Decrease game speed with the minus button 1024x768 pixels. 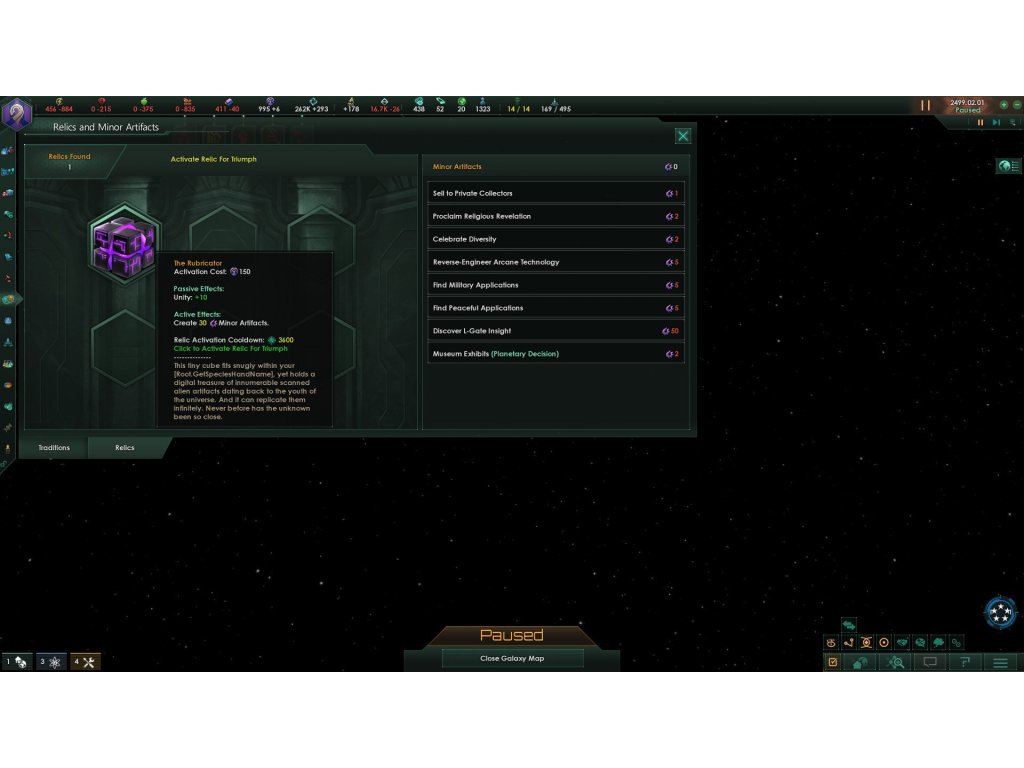(1017, 105)
